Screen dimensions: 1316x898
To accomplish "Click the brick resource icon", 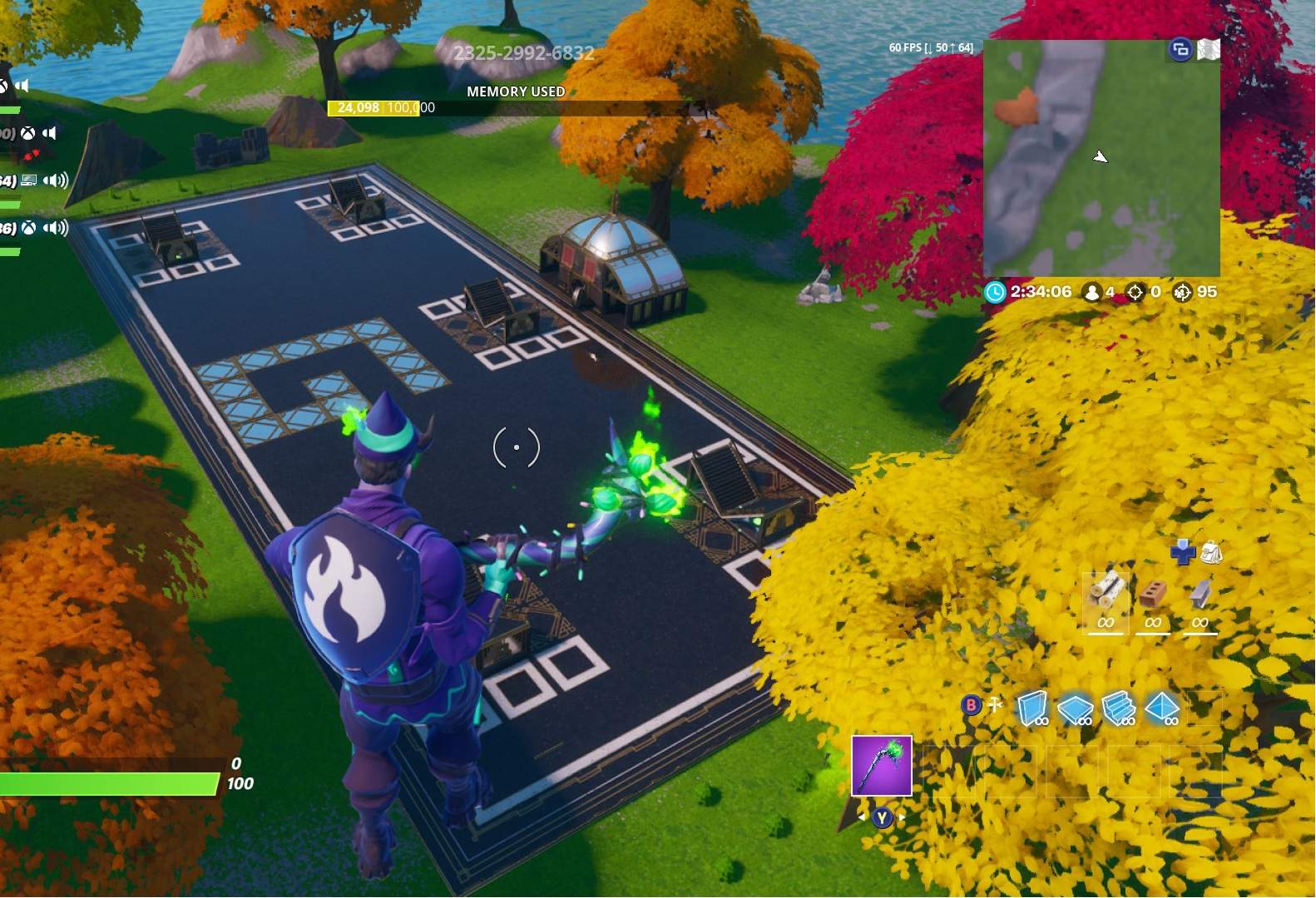I will [x=1154, y=593].
